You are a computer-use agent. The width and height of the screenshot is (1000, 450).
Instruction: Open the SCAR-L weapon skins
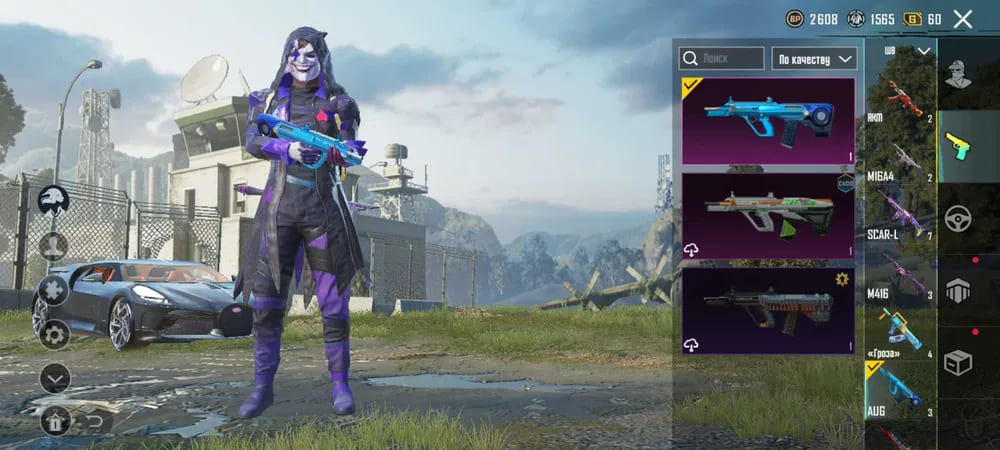click(x=900, y=218)
